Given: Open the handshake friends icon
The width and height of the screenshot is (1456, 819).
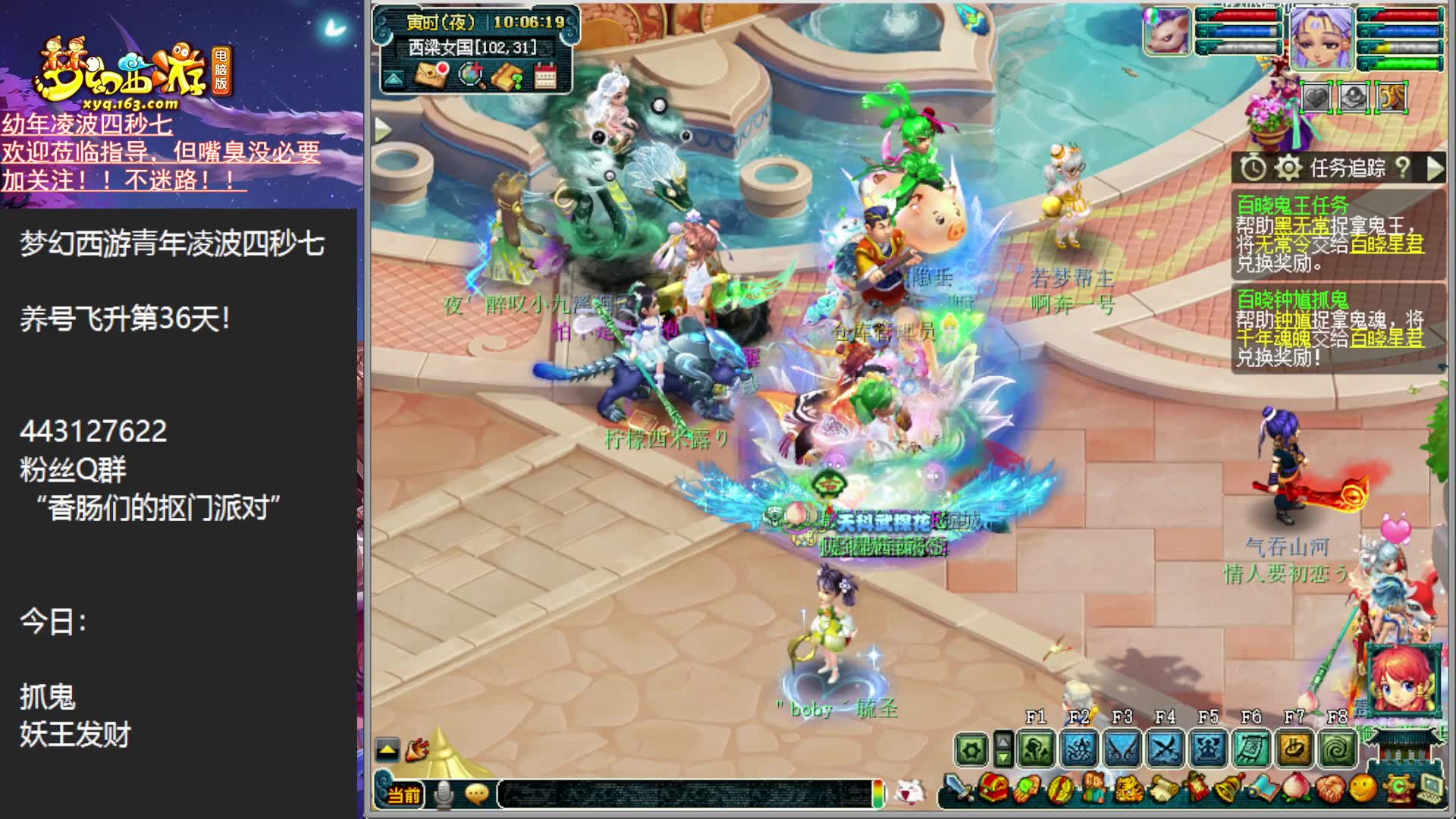Looking at the screenshot, I should point(1329,789).
